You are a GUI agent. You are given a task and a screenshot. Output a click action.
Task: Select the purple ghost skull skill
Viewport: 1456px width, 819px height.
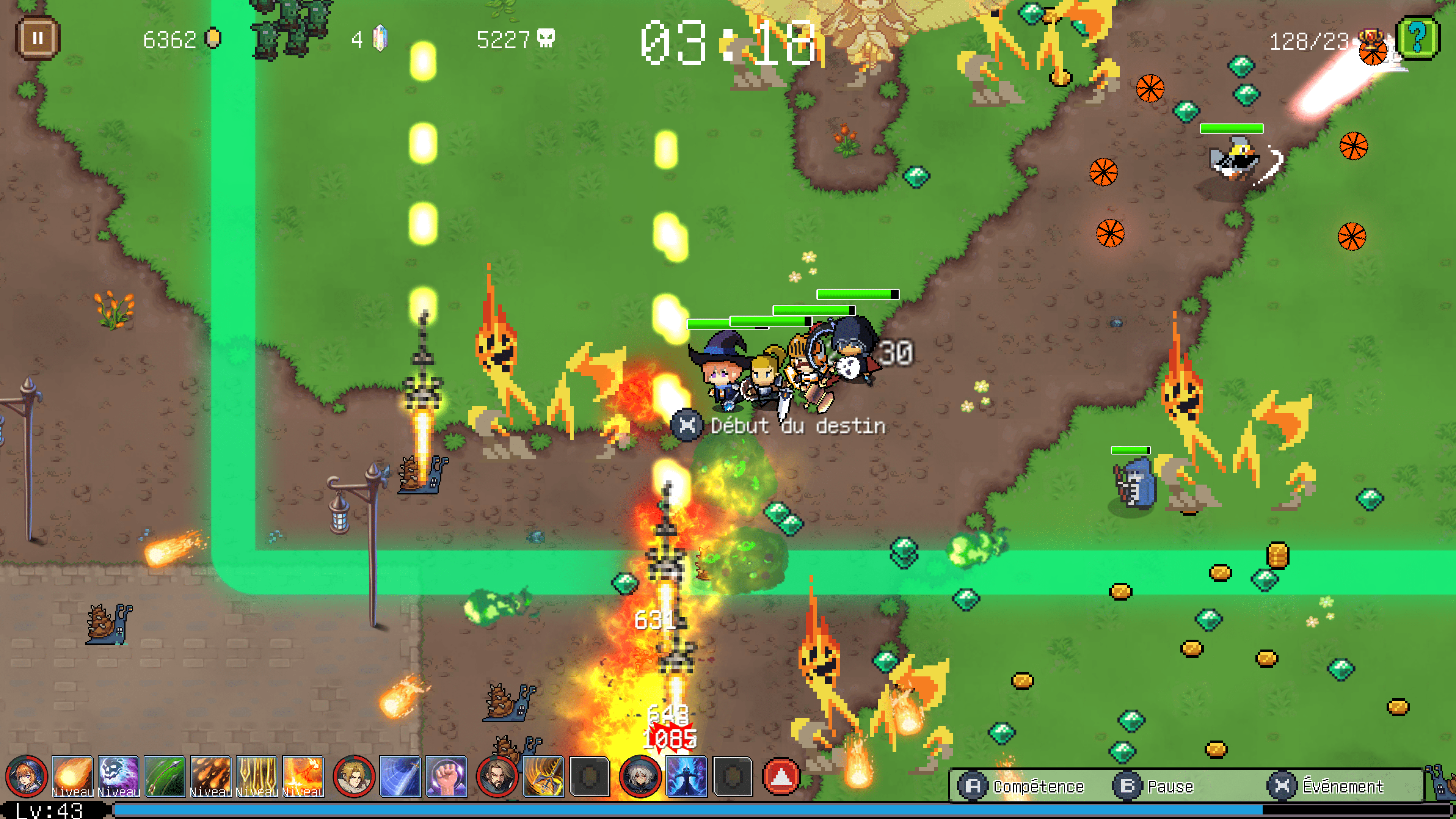pyautogui.click(x=119, y=777)
